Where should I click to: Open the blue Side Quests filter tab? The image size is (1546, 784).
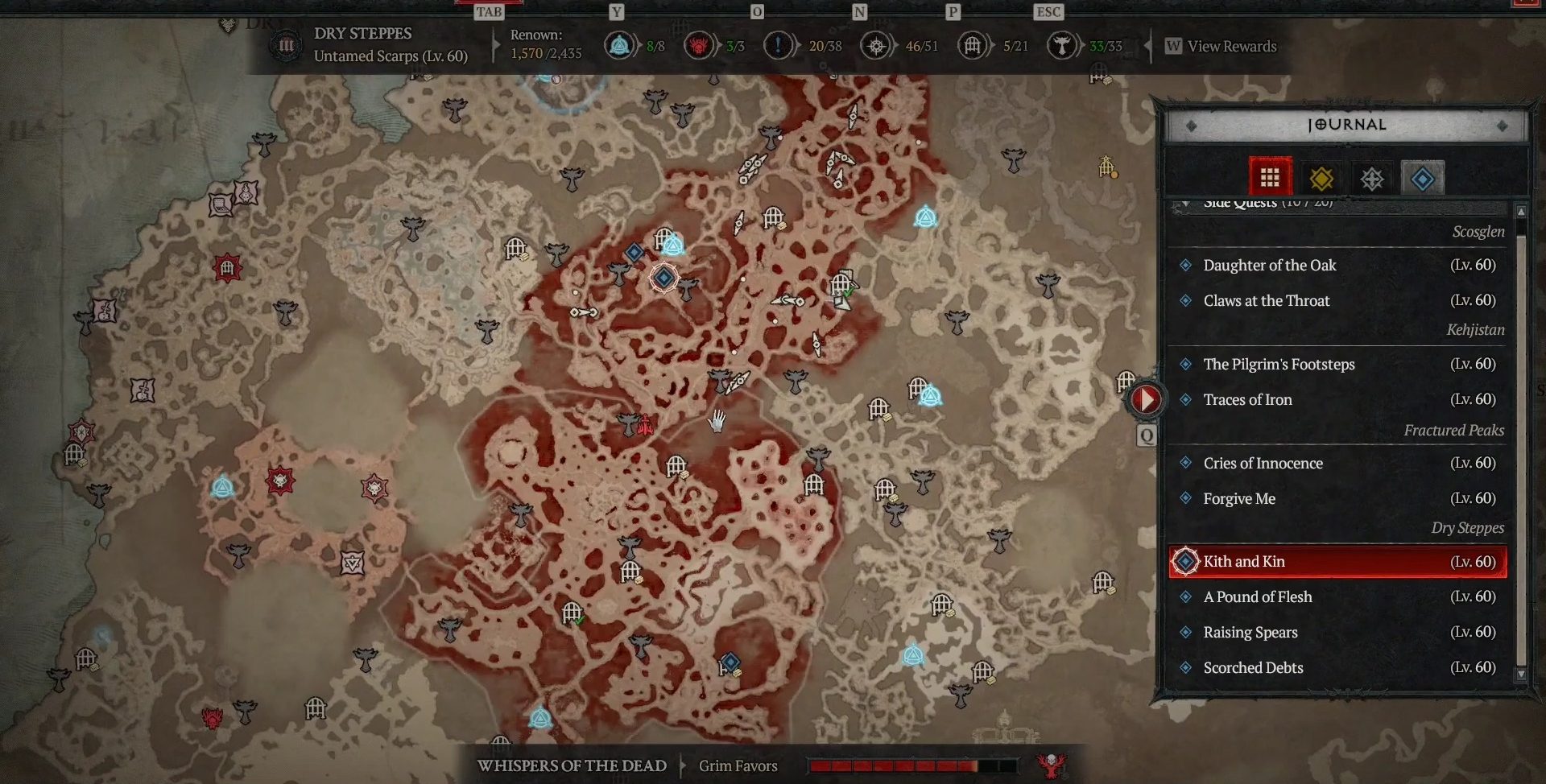[x=1423, y=178]
